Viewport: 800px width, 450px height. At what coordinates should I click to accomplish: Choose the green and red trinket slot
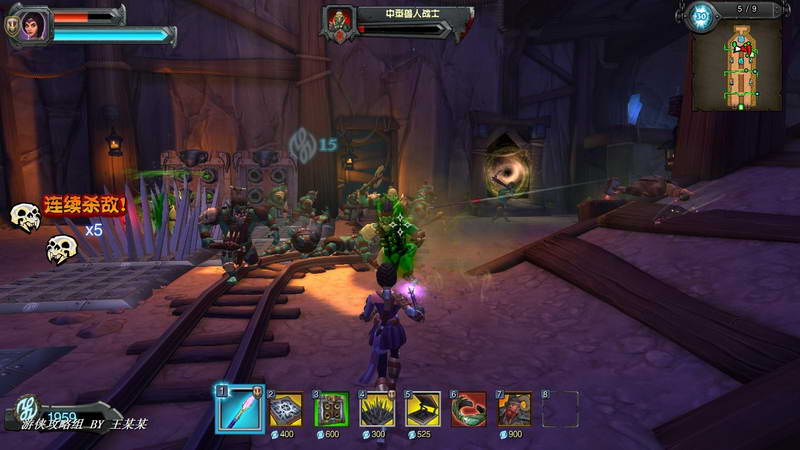pos(469,409)
